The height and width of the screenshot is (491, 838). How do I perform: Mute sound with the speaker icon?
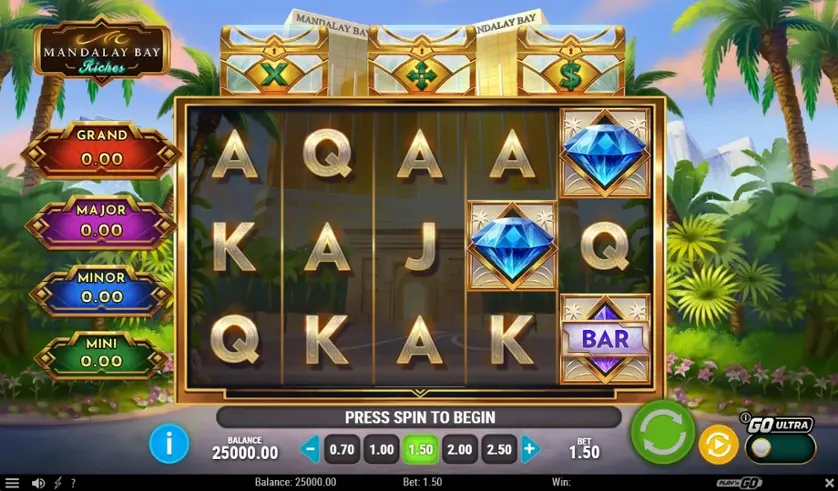coord(38,483)
